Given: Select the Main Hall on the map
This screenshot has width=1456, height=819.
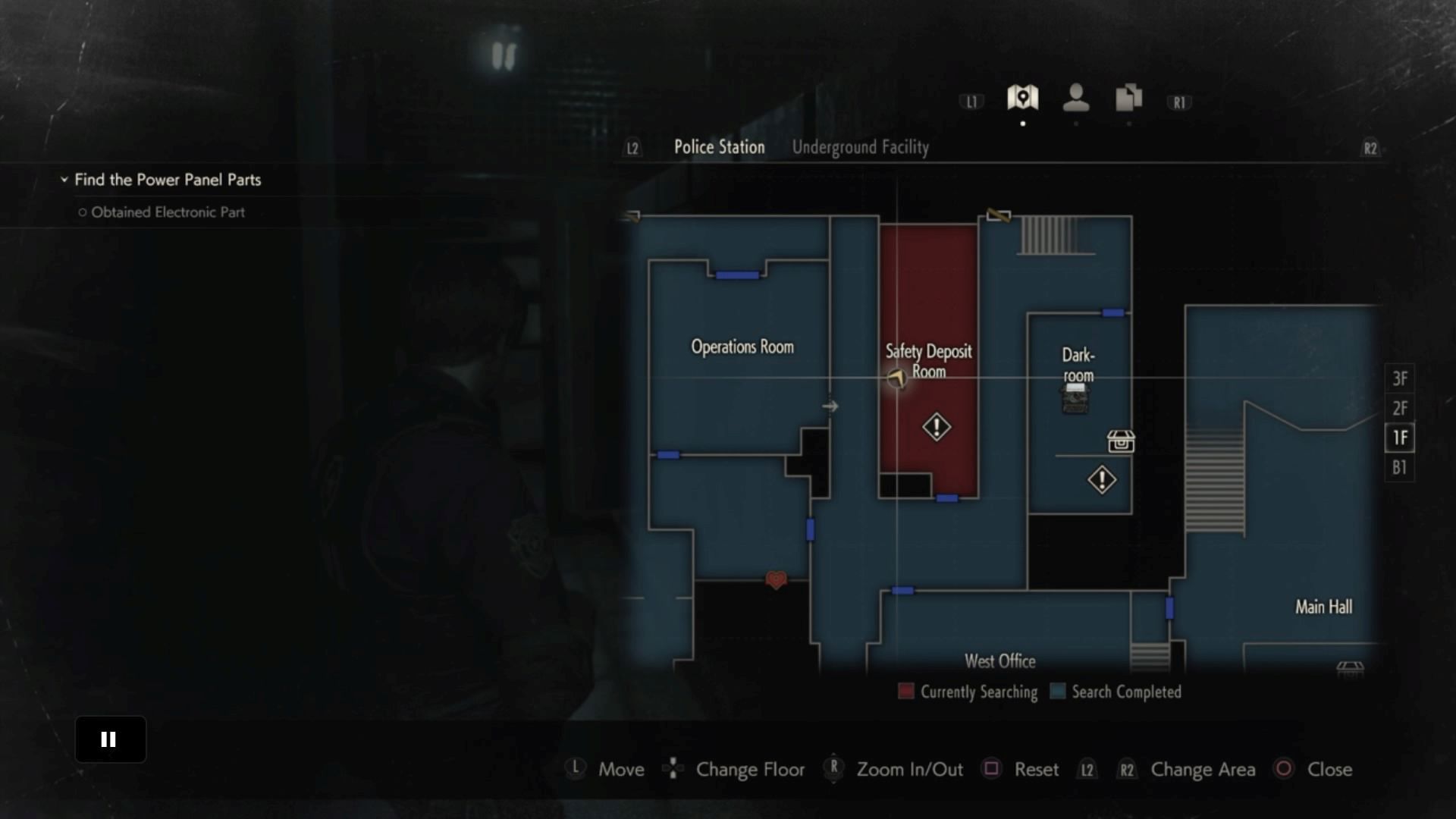Looking at the screenshot, I should (x=1323, y=607).
